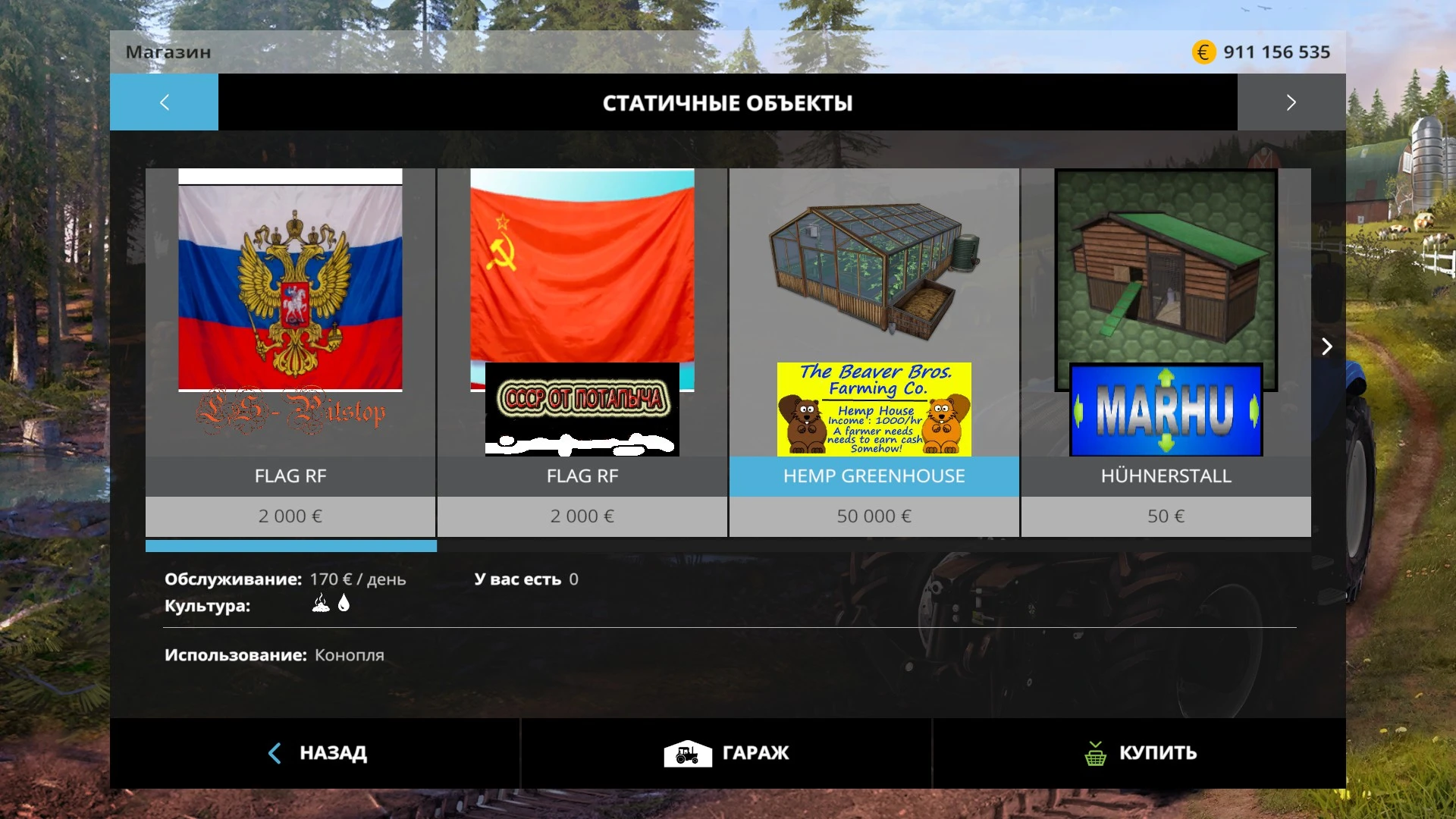Image resolution: width=1456 pixels, height=819 pixels.
Task: Go to previous category with left arrow
Action: coord(164,102)
